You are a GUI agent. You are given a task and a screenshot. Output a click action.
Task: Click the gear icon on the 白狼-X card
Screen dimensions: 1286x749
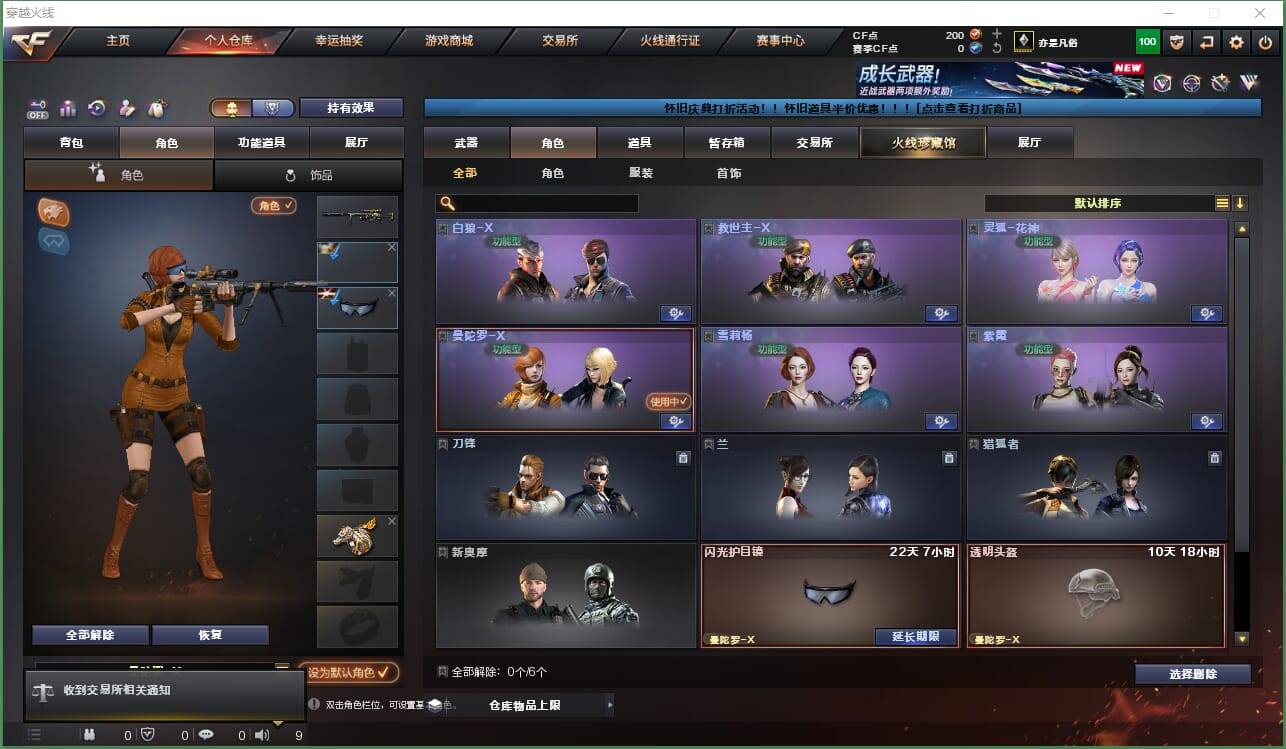click(x=675, y=313)
